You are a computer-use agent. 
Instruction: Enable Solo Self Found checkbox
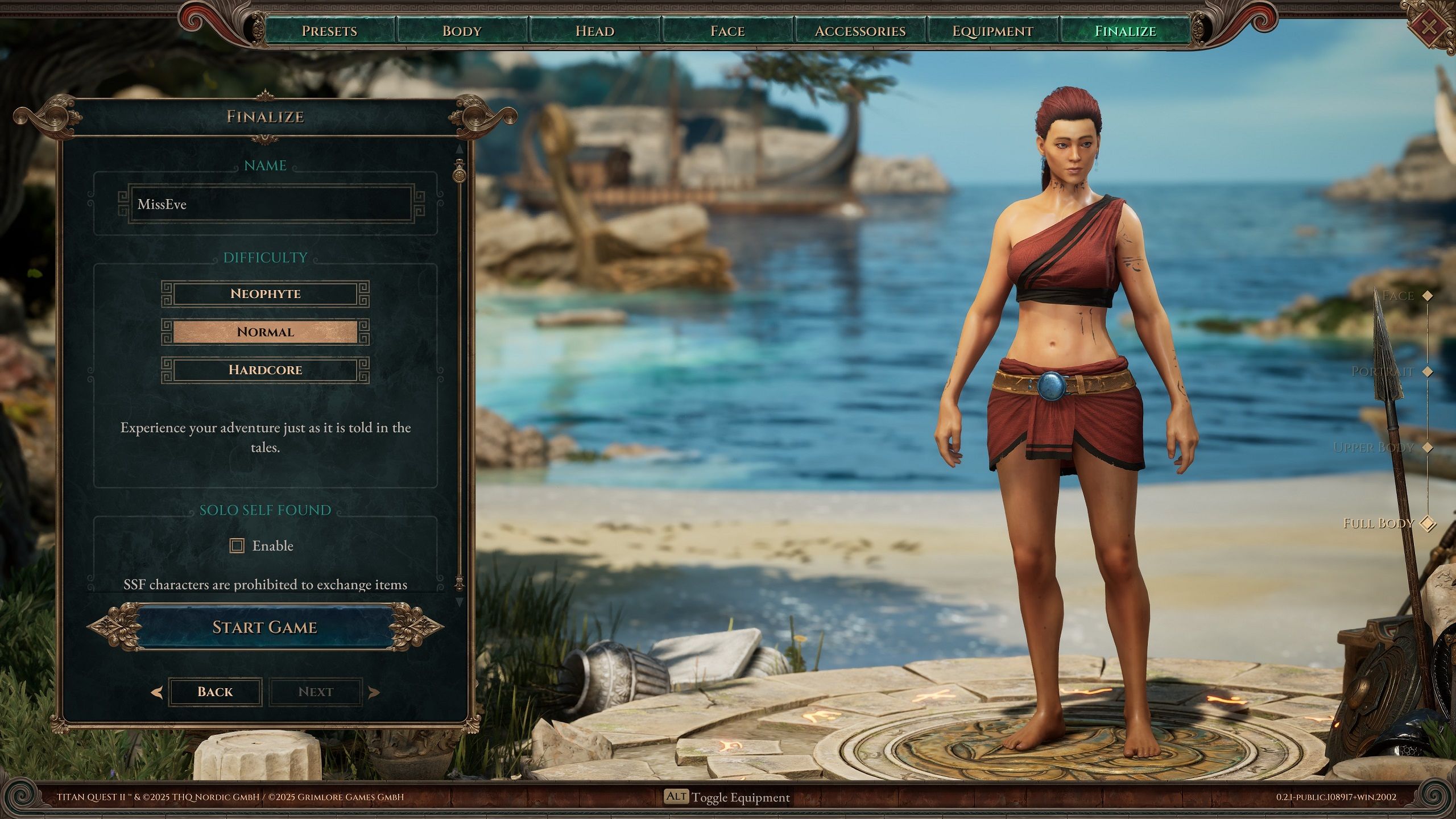pos(237,546)
